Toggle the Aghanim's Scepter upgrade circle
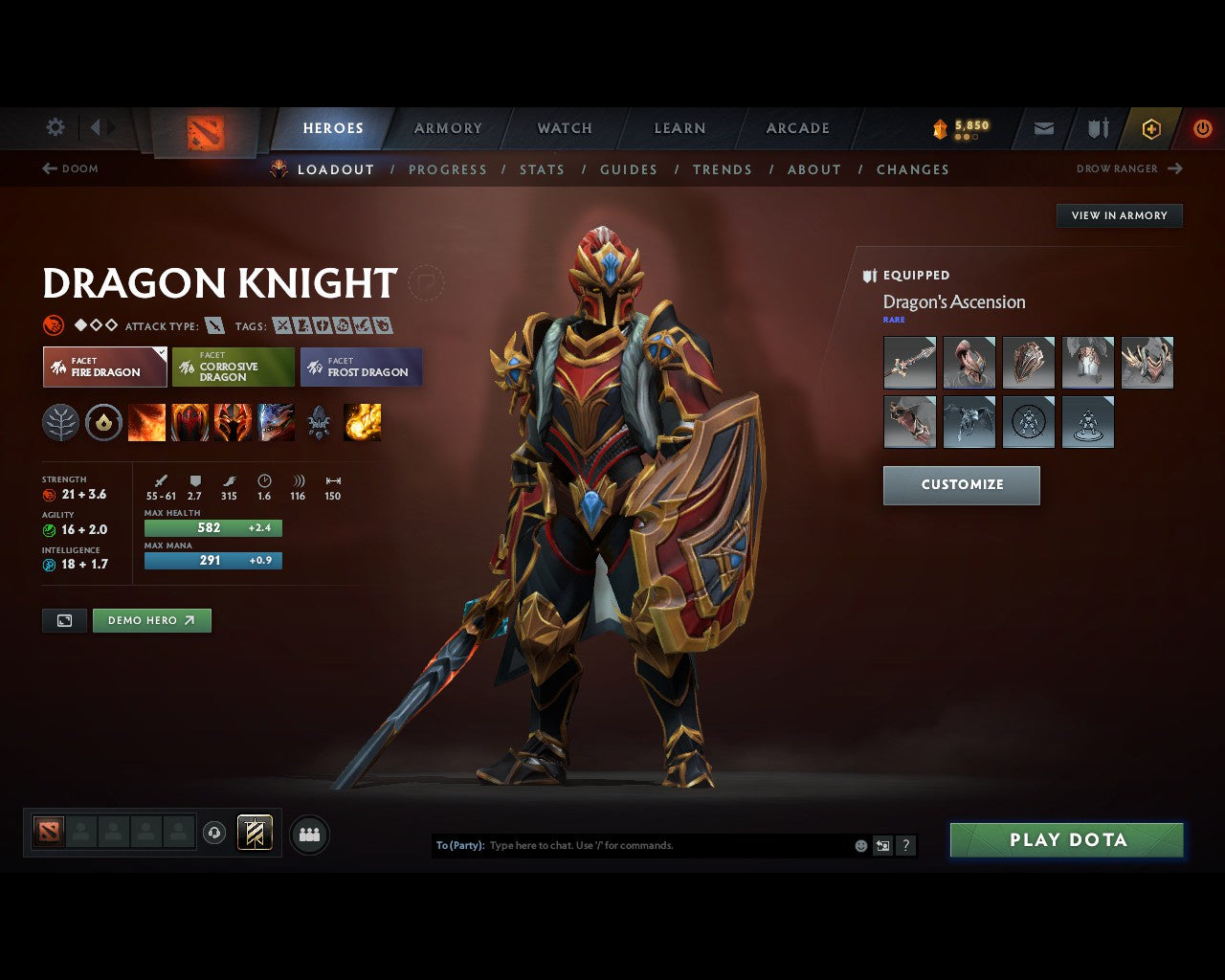Screen dimensions: 1225x980 [104, 422]
